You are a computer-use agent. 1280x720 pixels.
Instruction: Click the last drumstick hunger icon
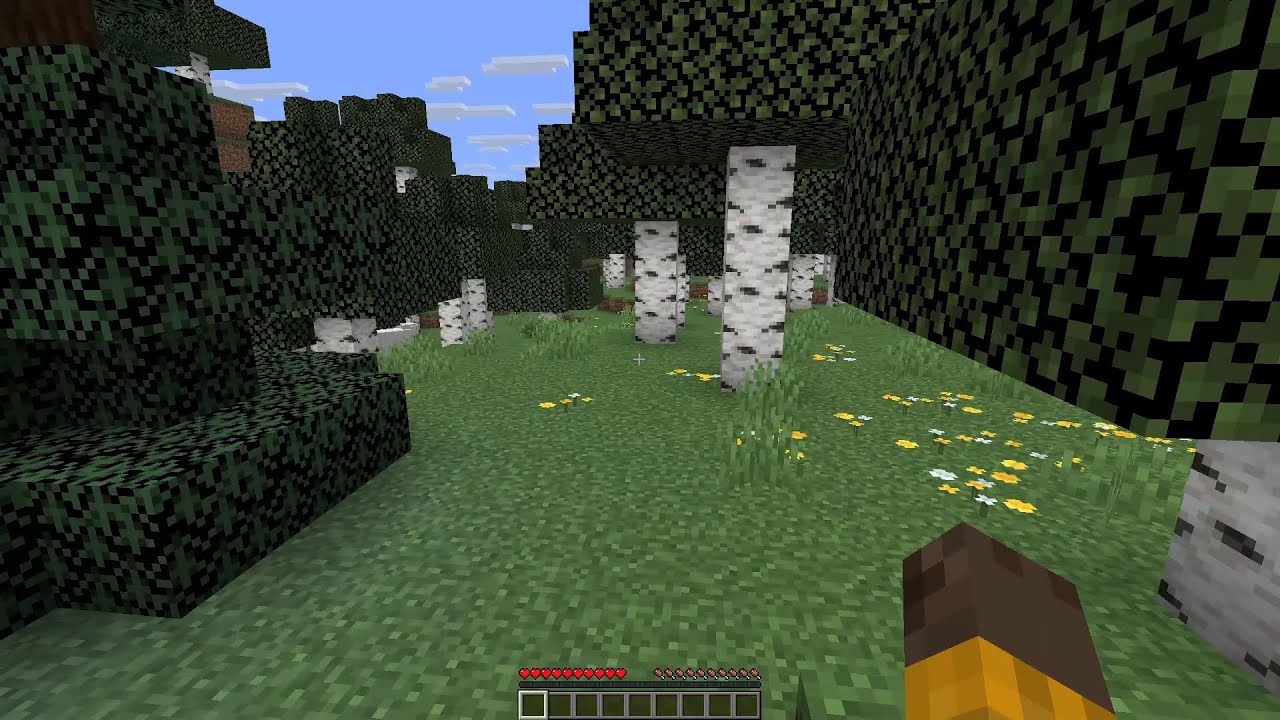[x=754, y=673]
